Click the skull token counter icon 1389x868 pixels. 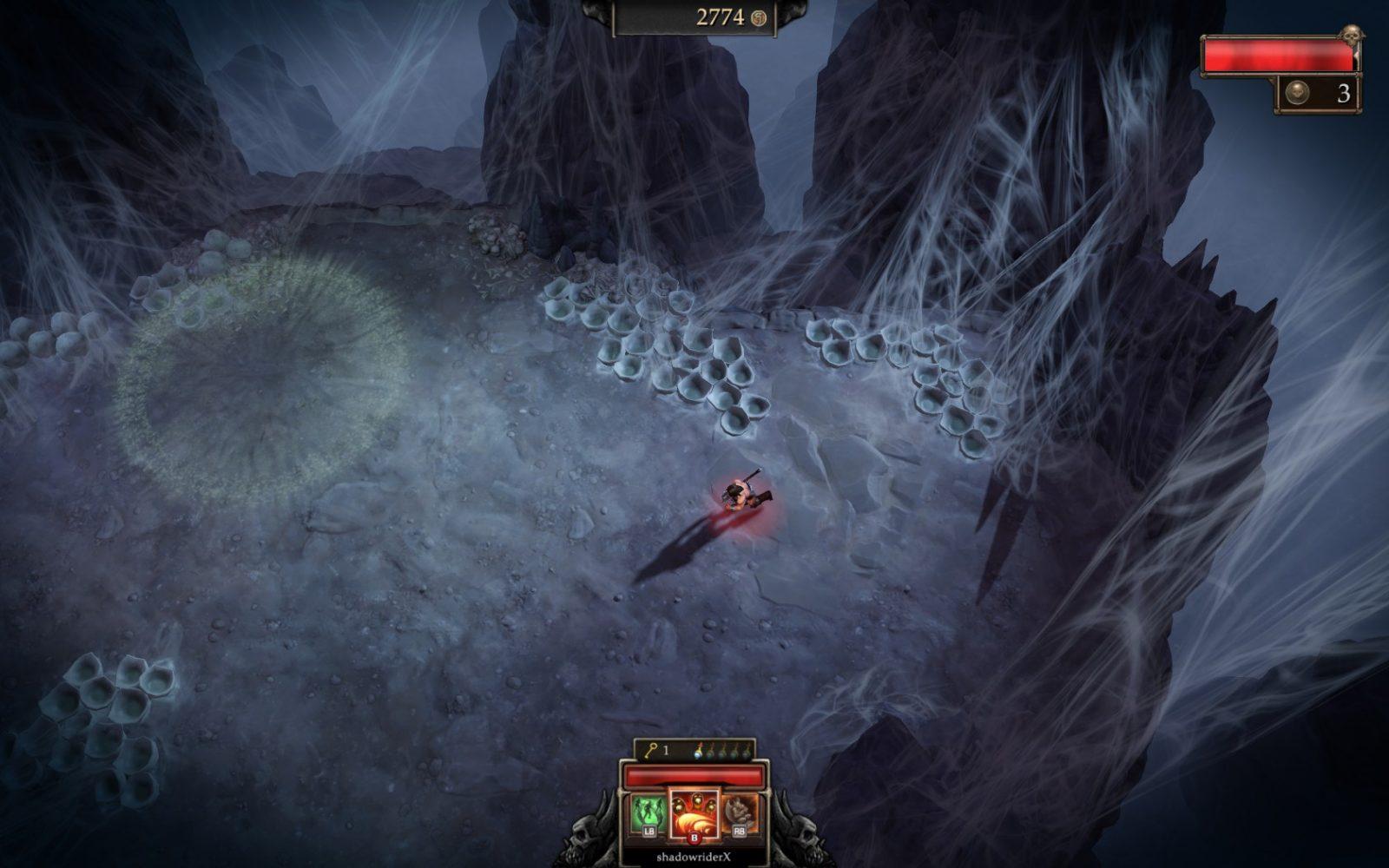coord(1296,94)
